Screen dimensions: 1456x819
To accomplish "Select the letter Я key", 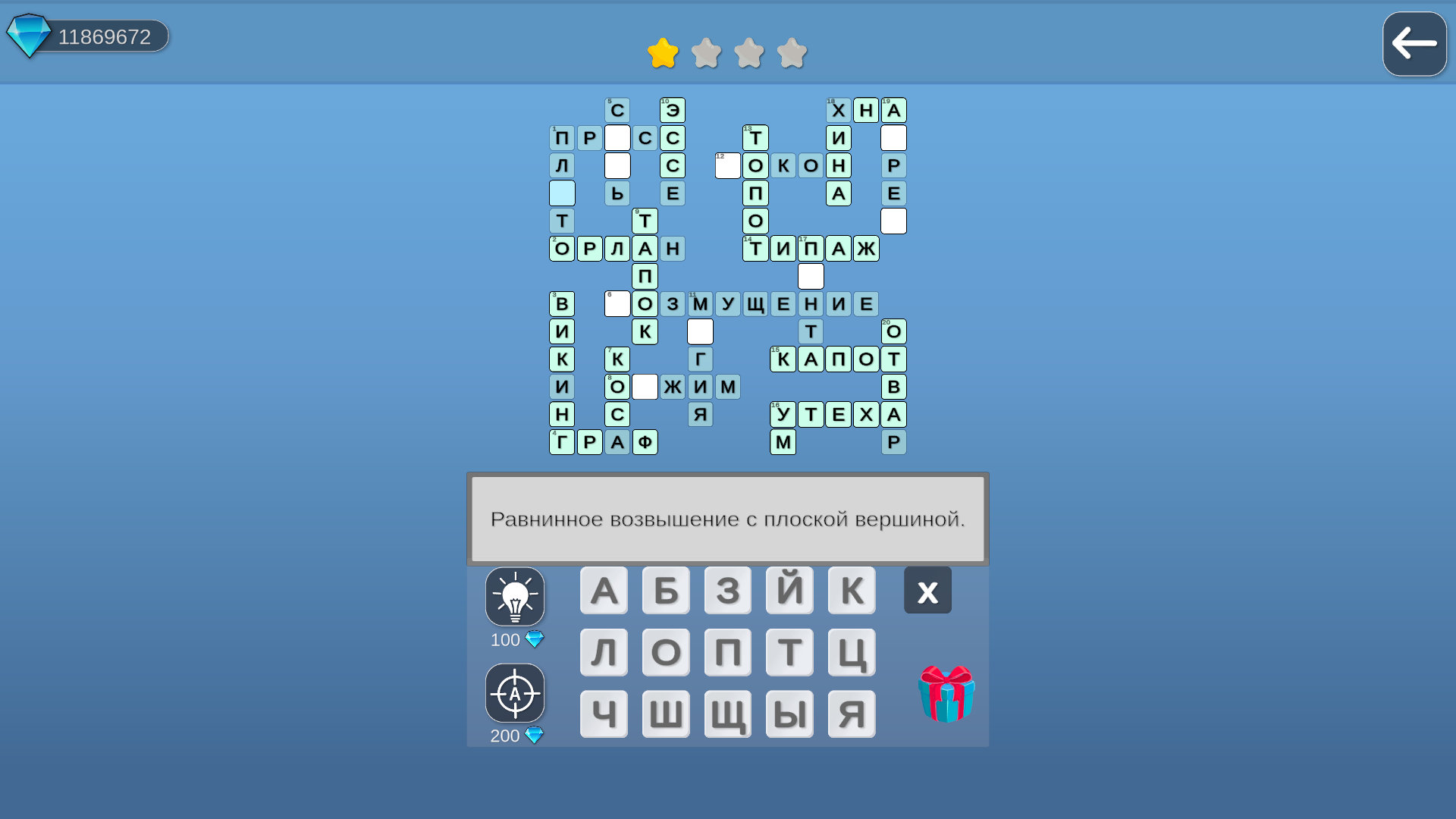I will (852, 714).
